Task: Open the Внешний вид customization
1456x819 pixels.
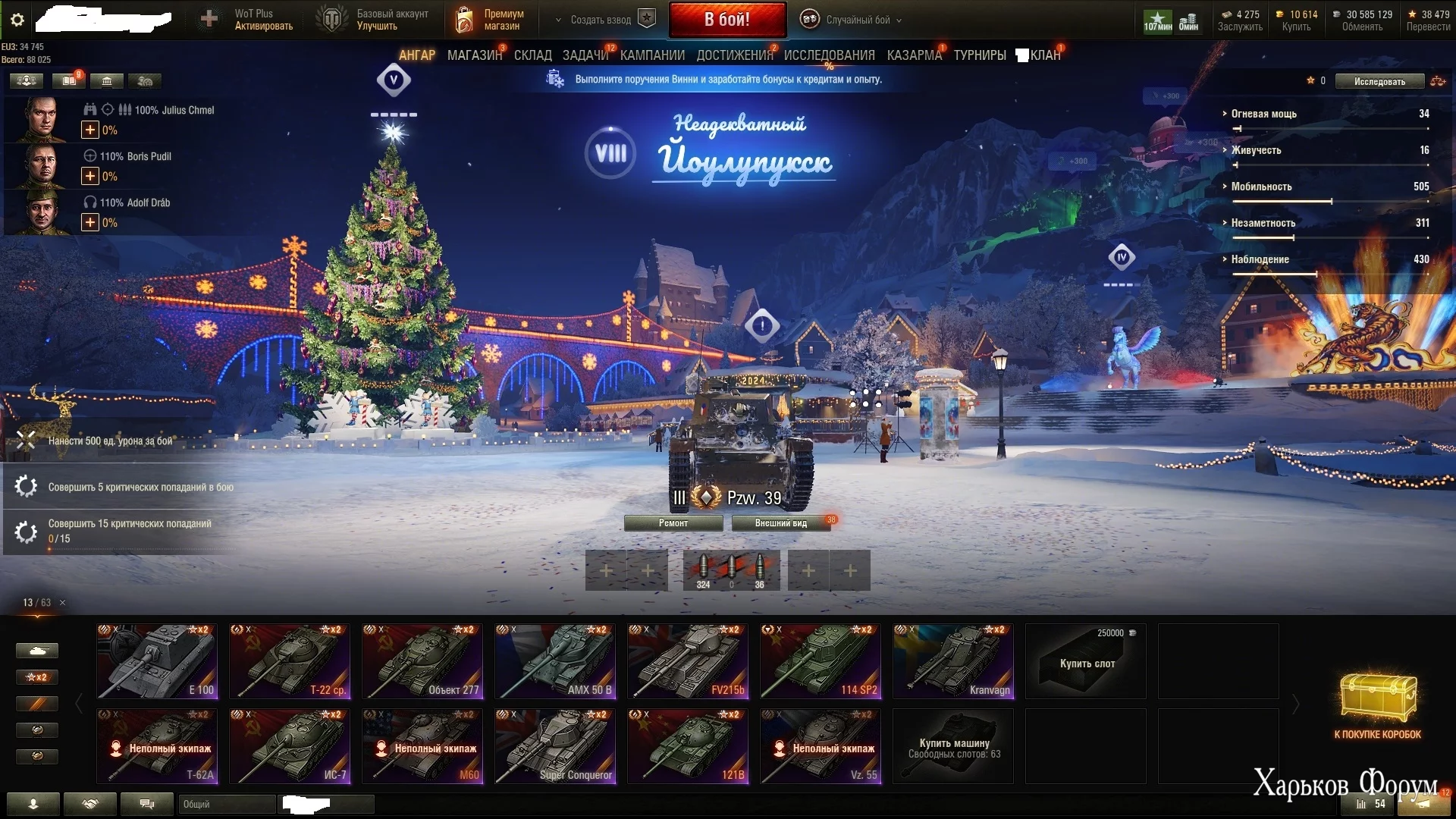Action: (780, 523)
